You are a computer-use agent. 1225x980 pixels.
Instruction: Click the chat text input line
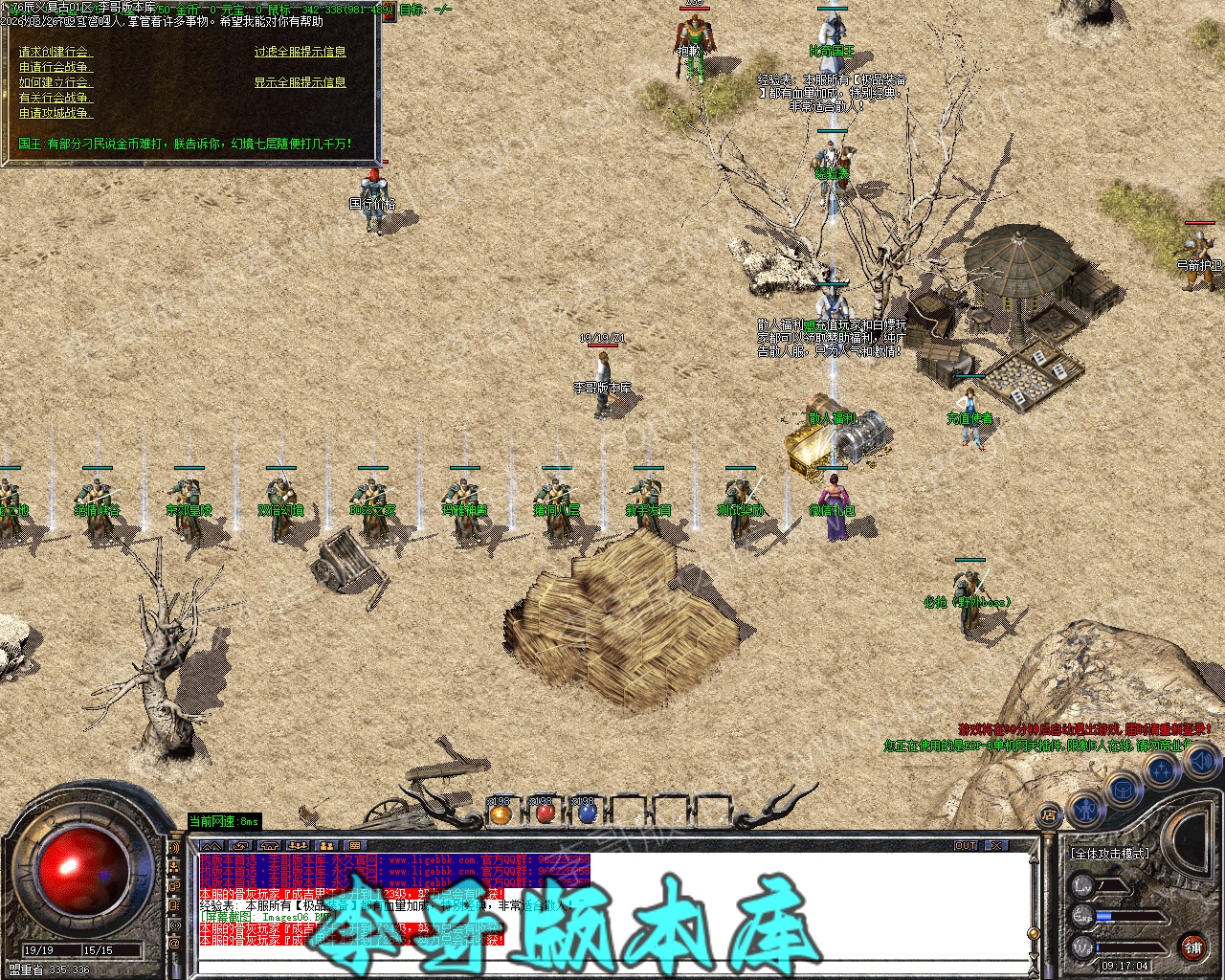(x=612, y=965)
